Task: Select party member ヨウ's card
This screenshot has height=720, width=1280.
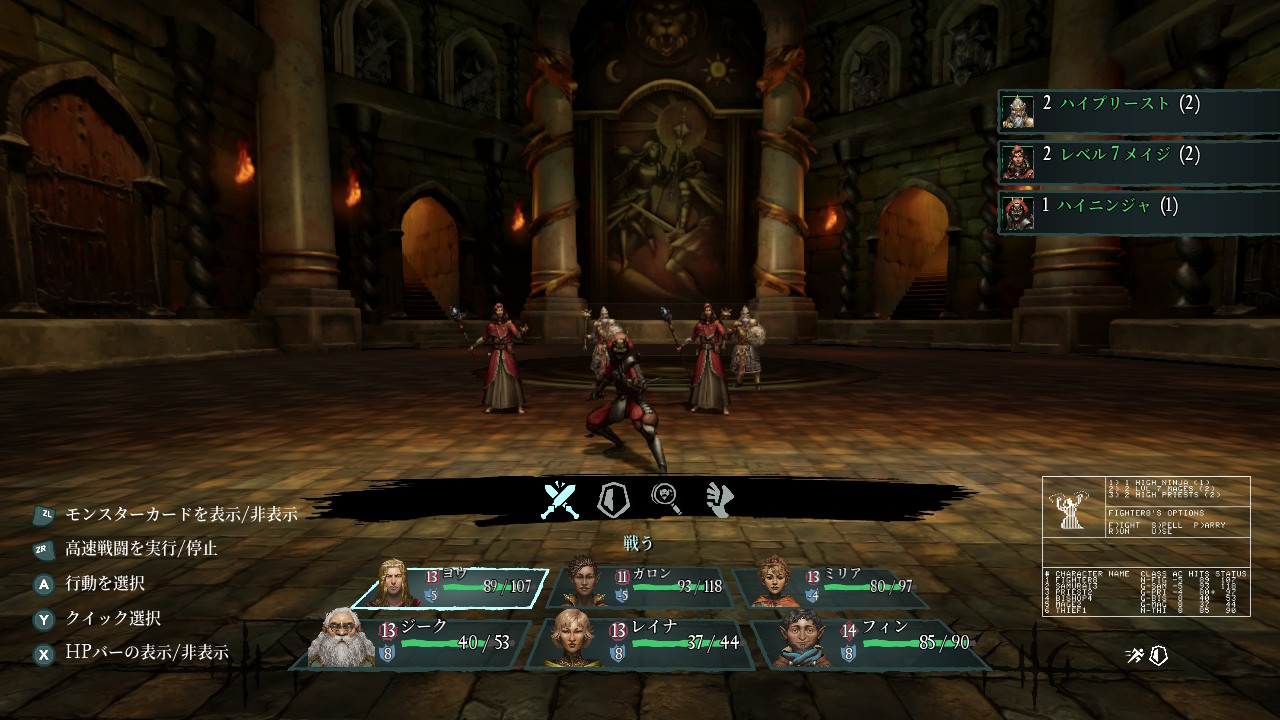Action: [x=450, y=588]
